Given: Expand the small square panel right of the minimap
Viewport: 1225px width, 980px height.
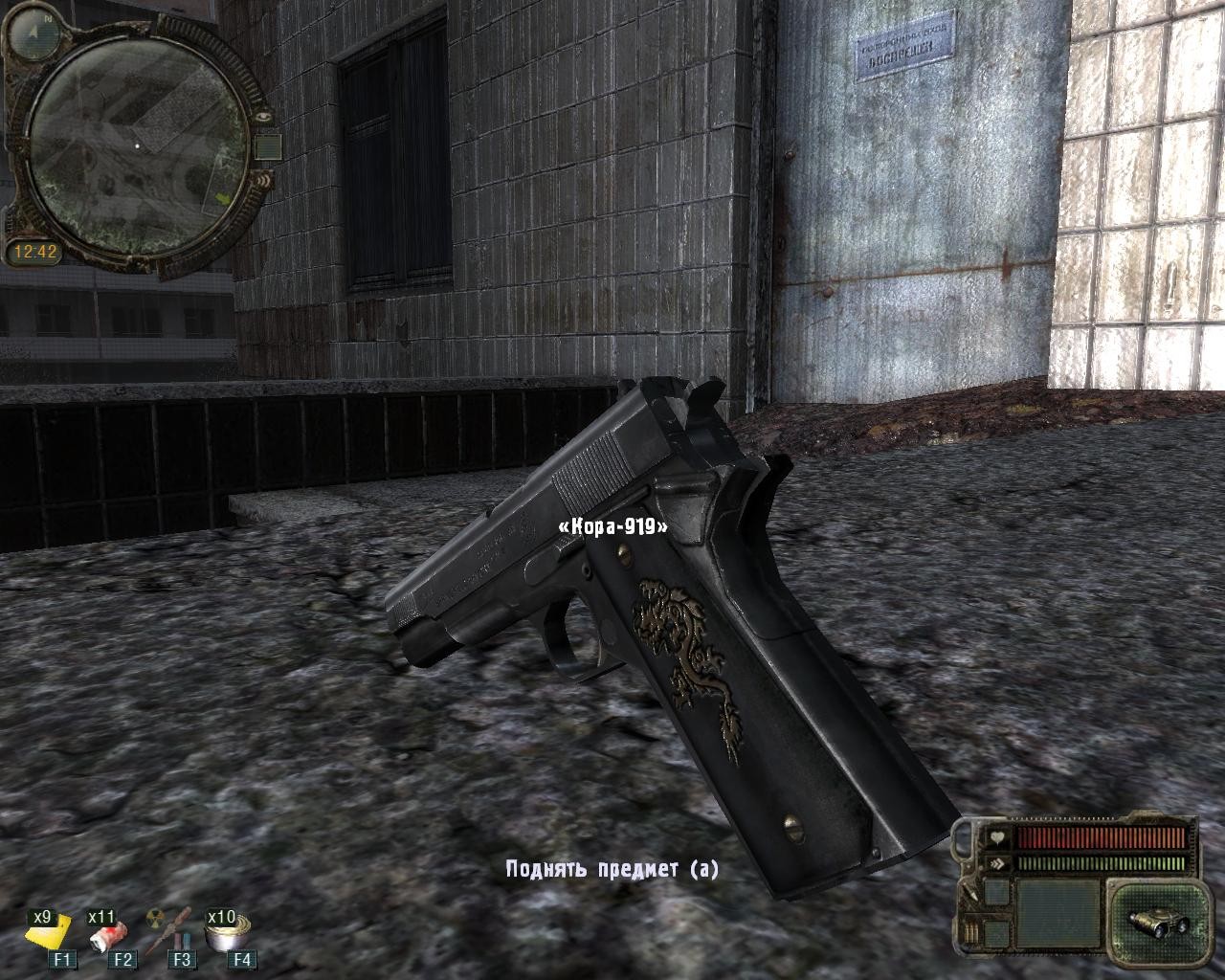Looking at the screenshot, I should coord(268,147).
